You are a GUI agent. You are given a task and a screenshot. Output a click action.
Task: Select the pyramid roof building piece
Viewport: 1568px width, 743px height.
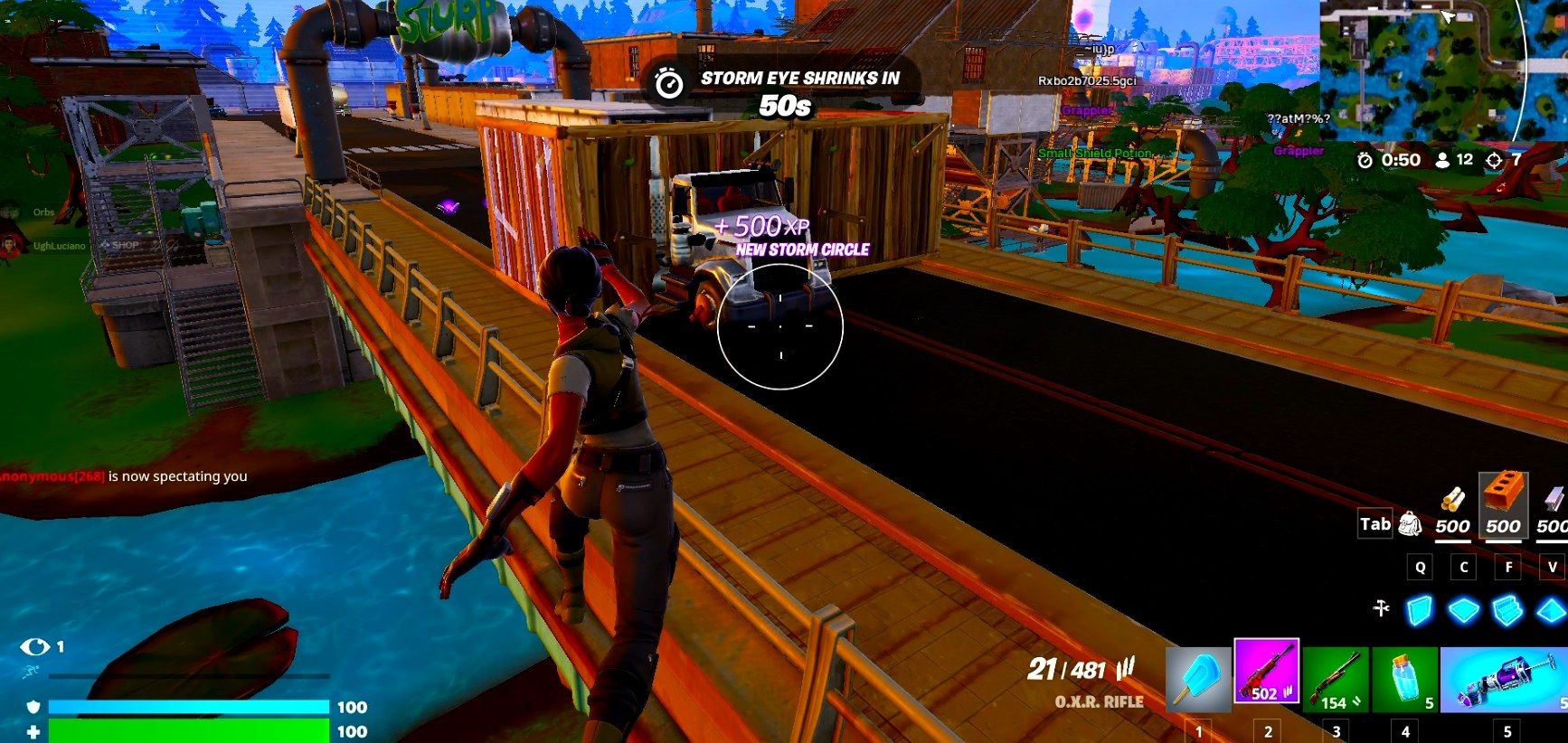(x=1551, y=610)
